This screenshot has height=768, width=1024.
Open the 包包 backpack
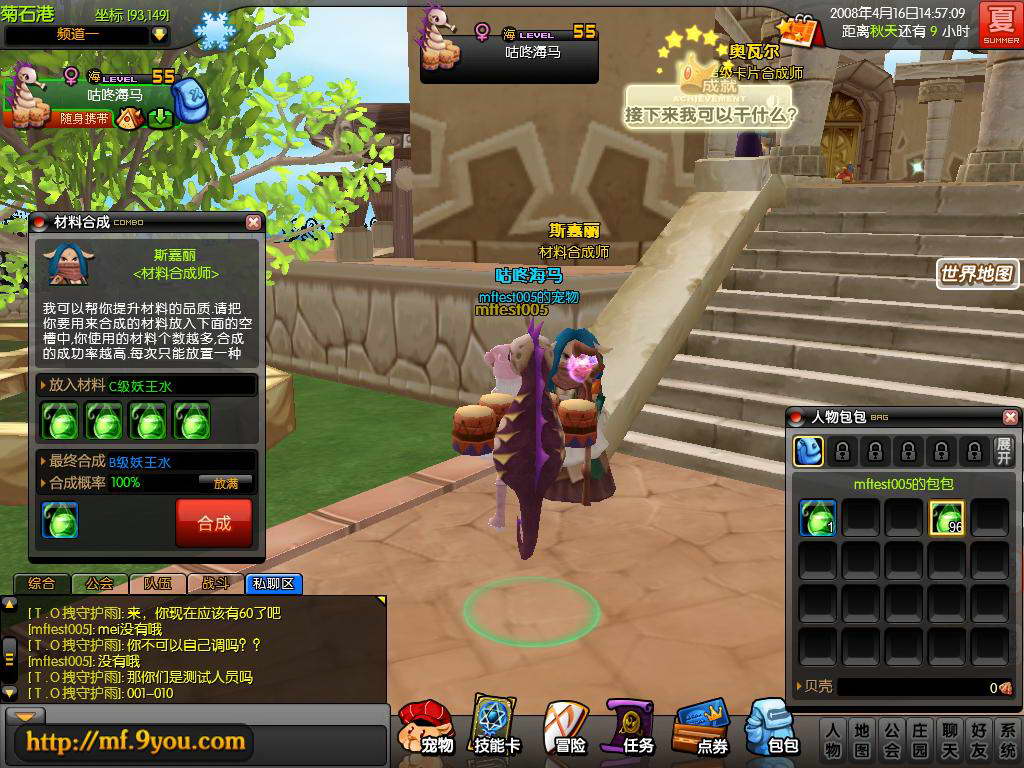point(773,729)
